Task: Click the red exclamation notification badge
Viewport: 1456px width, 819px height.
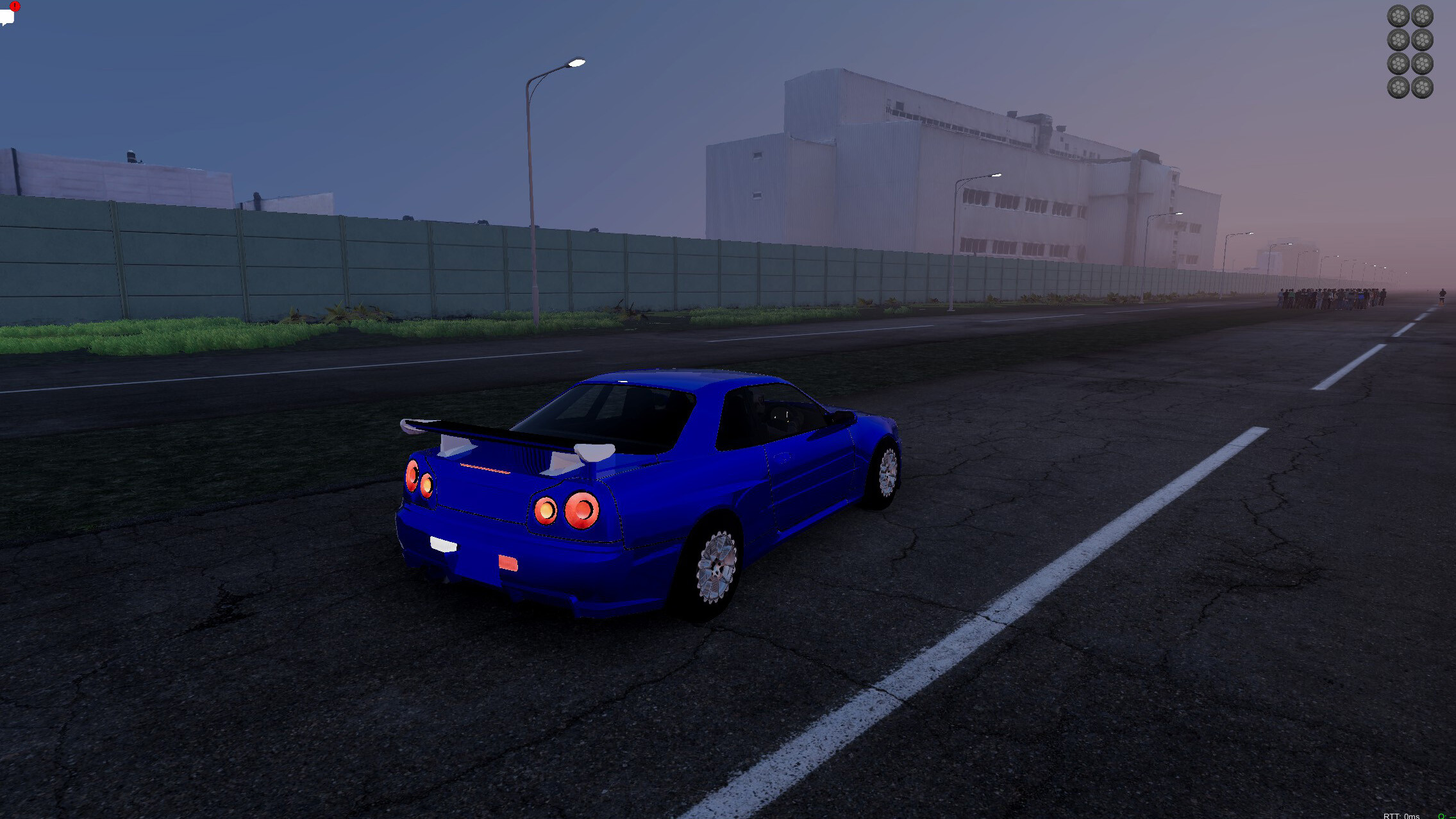Action: [x=14, y=6]
